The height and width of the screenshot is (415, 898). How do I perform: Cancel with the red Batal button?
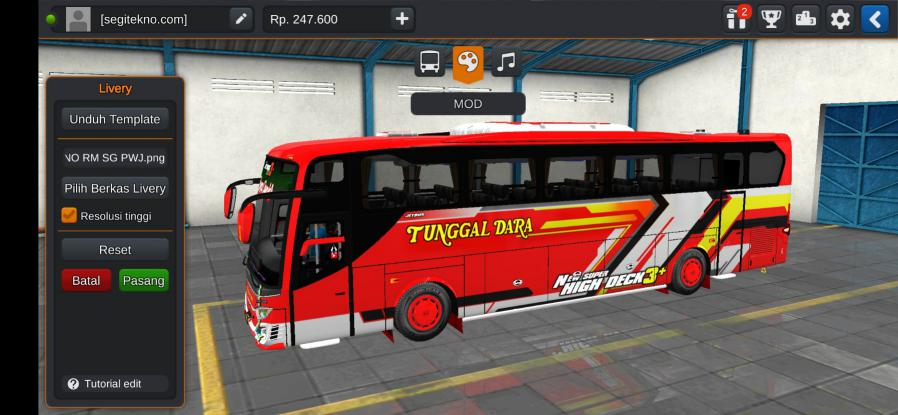click(x=86, y=280)
